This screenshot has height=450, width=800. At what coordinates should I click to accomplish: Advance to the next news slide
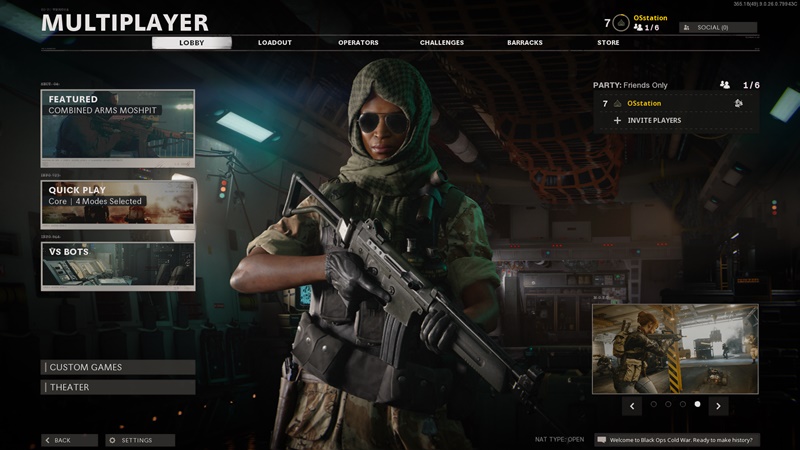point(718,406)
